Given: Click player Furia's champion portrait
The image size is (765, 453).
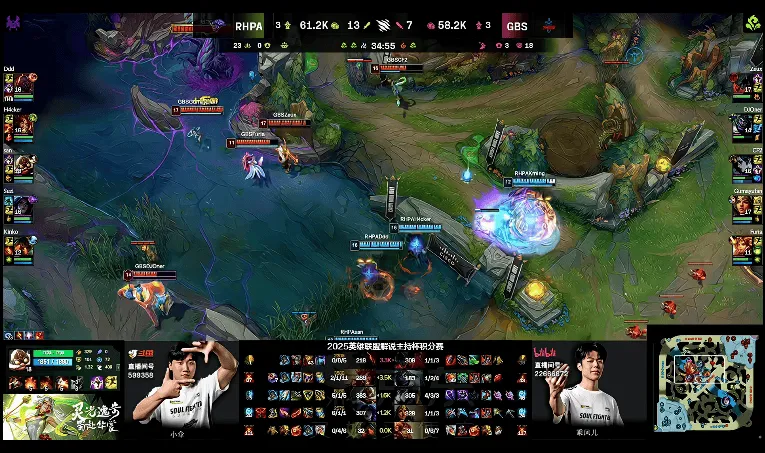Looking at the screenshot, I should (x=745, y=244).
